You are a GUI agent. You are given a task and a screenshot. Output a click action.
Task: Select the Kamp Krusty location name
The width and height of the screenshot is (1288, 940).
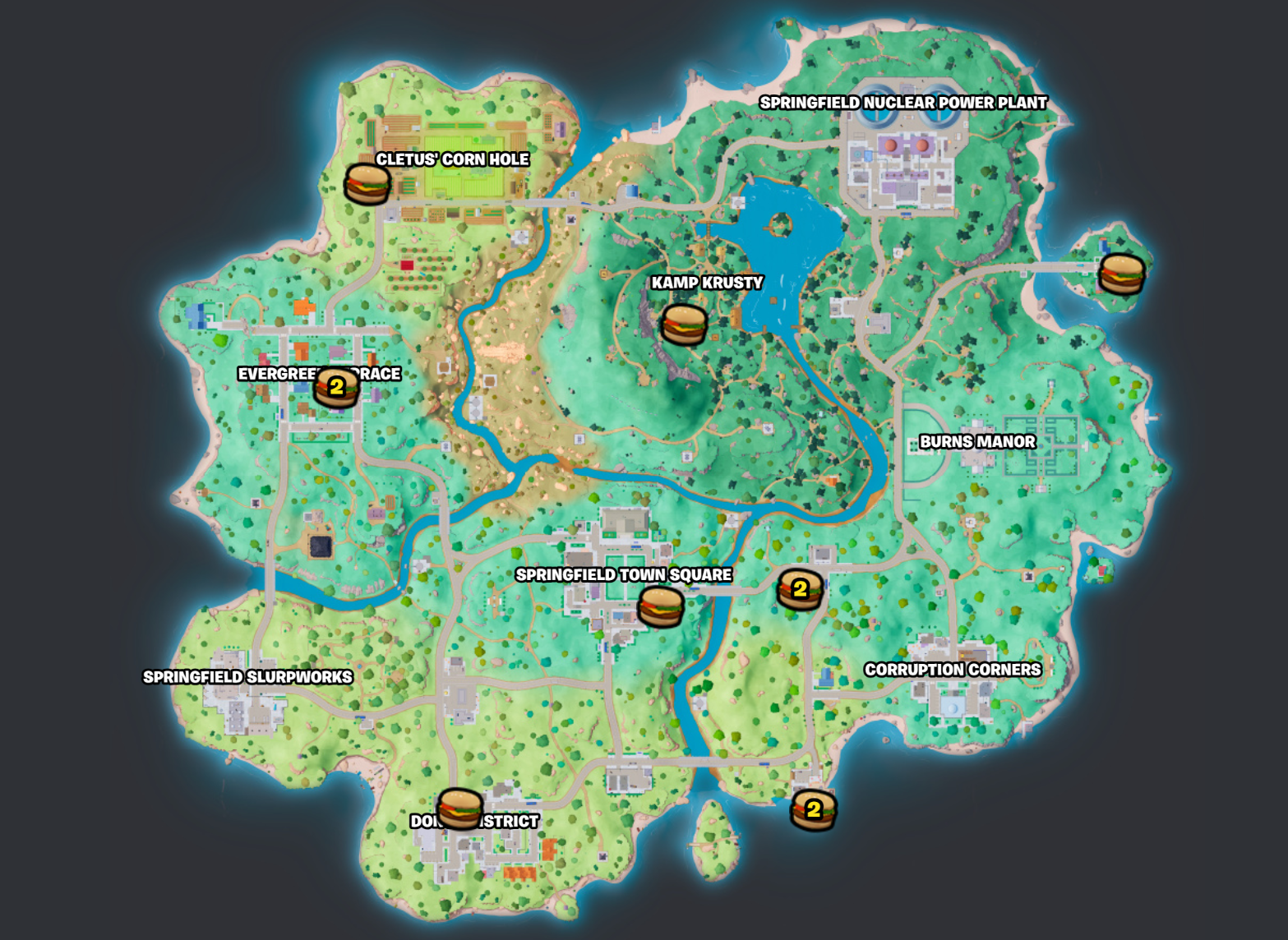pos(708,282)
